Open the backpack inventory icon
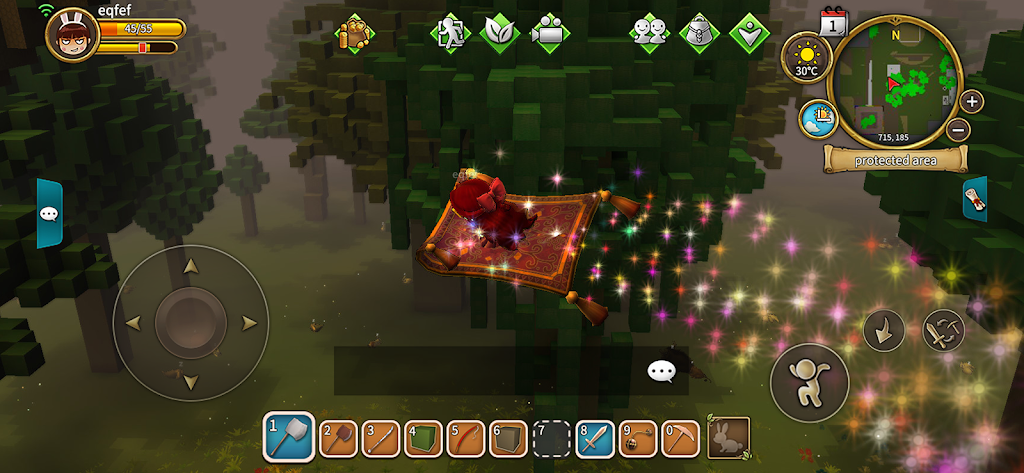Image resolution: width=1024 pixels, height=473 pixels. click(x=699, y=33)
